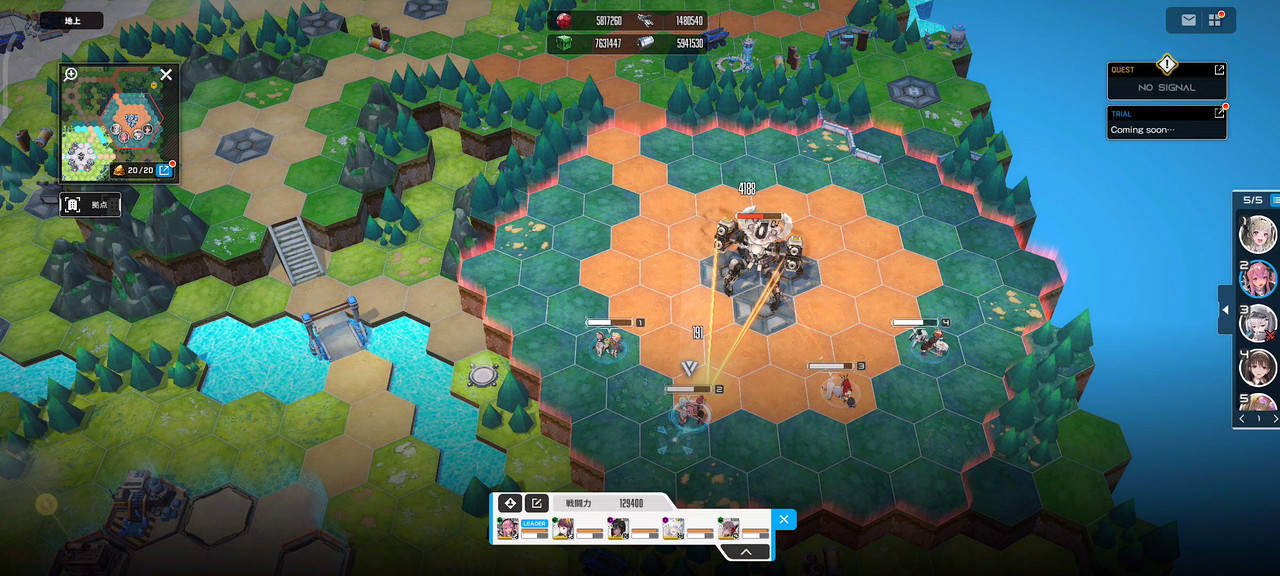This screenshot has height=576, width=1280.
Task: Close the squad info panel
Action: [x=784, y=518]
